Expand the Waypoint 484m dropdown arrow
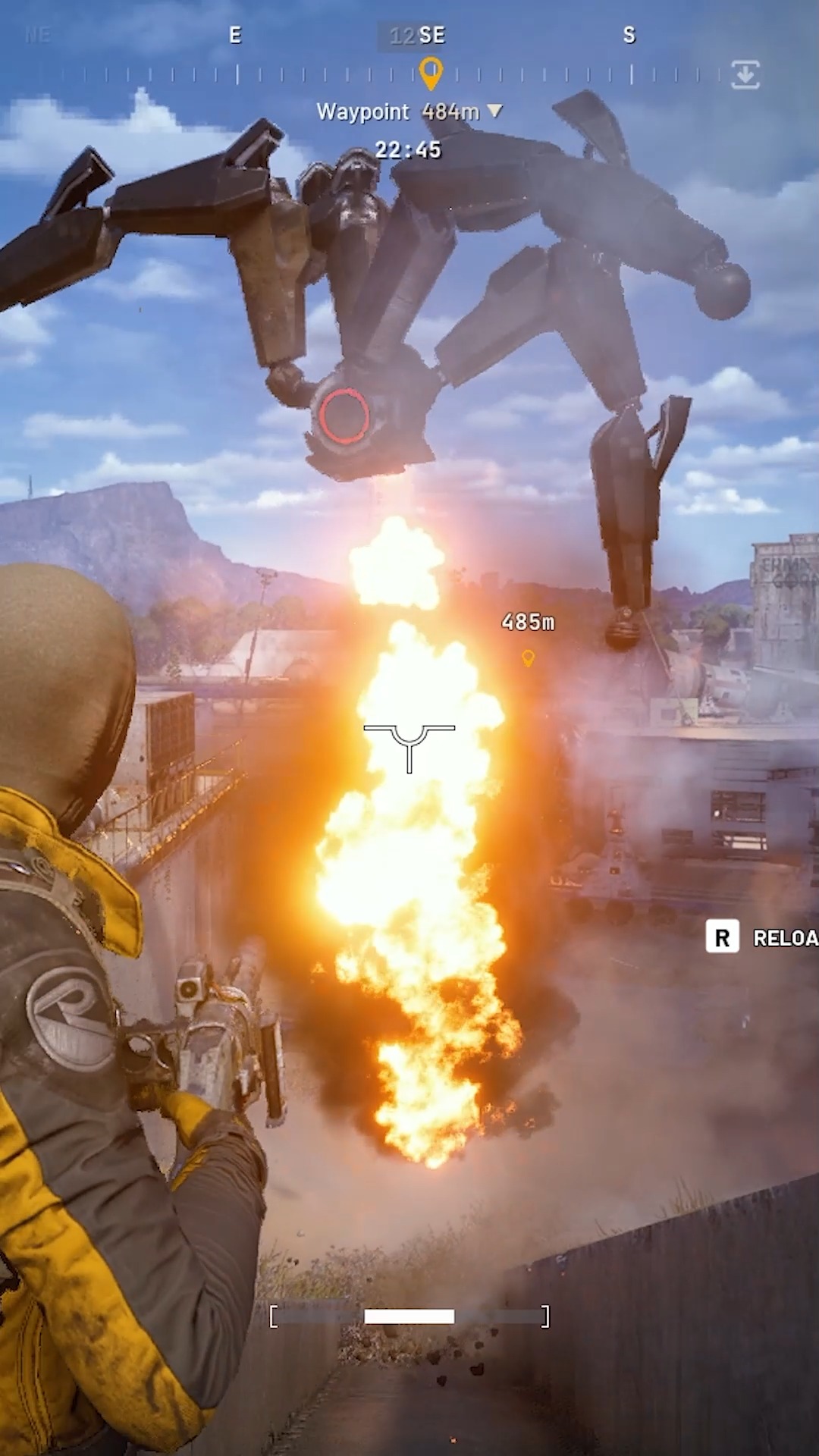Image resolution: width=819 pixels, height=1456 pixels. [x=495, y=111]
